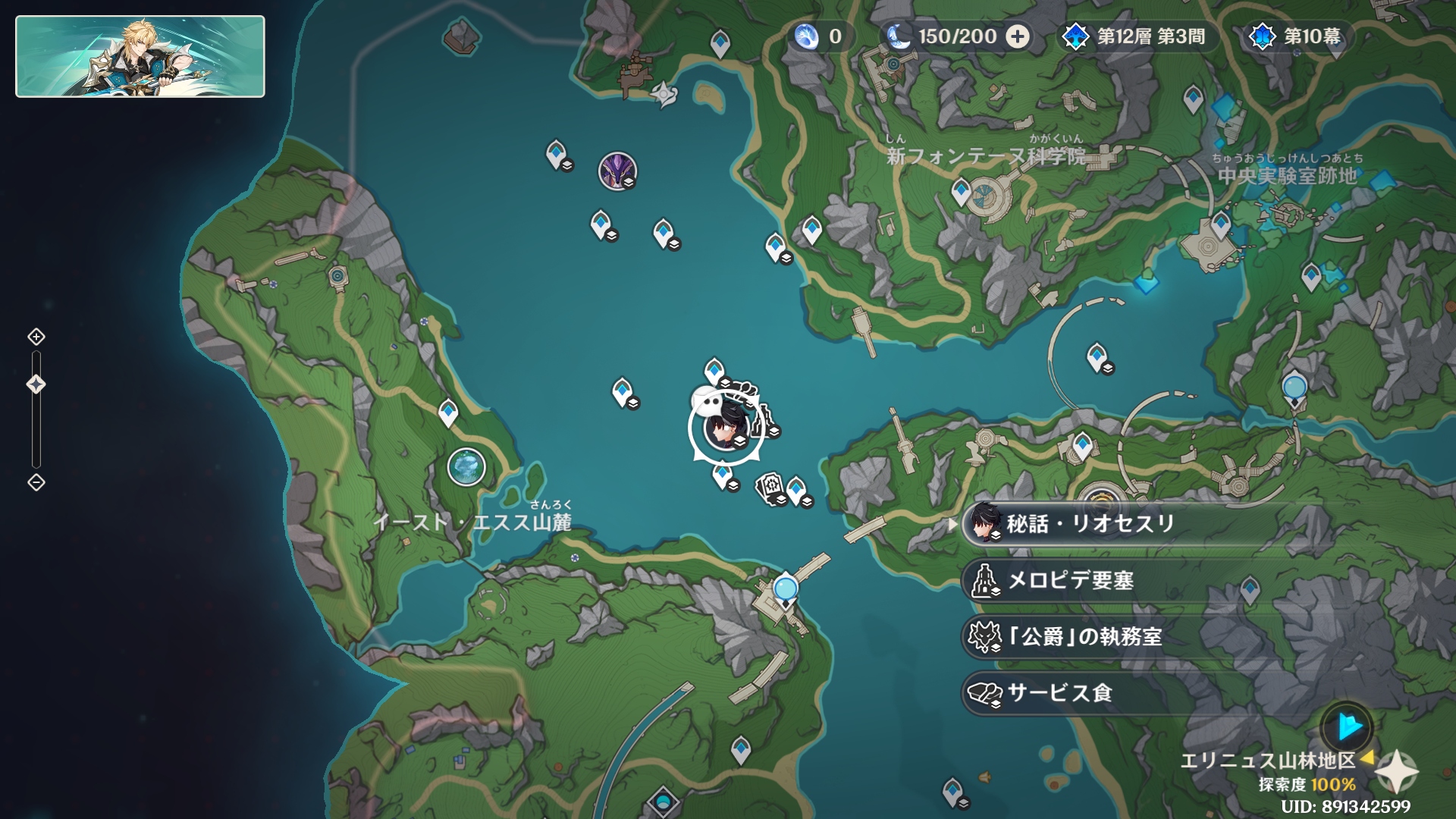Select the blue orb Statue marker on the pier
Image resolution: width=1456 pixels, height=819 pixels.
coord(786,589)
